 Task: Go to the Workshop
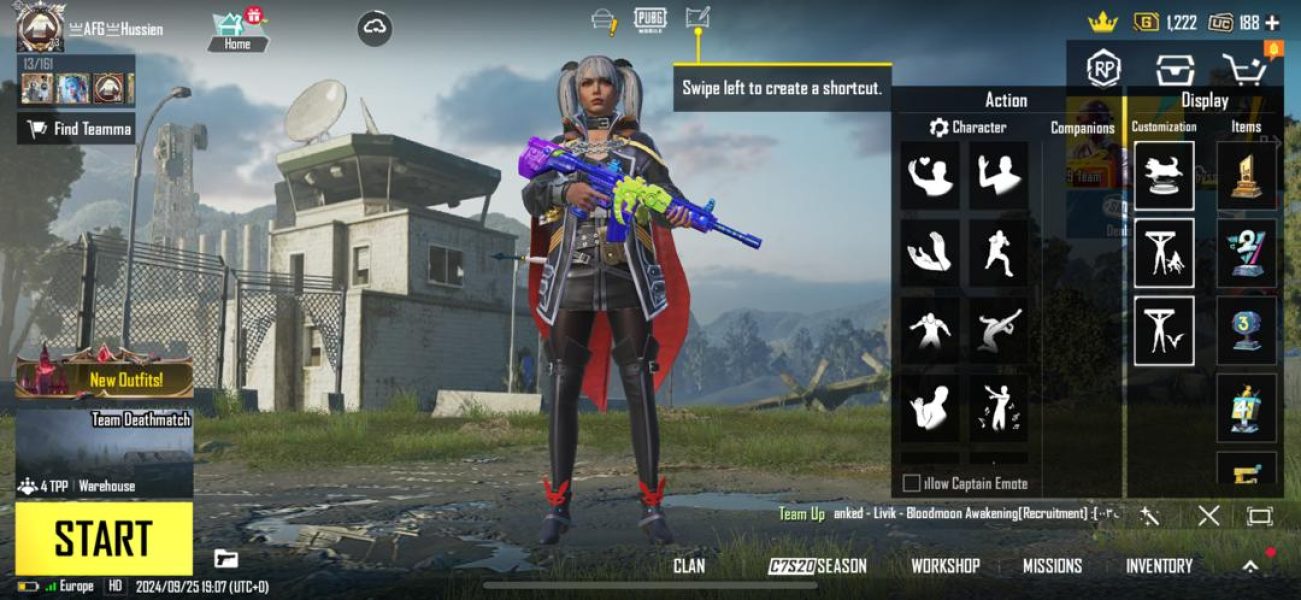pyautogui.click(x=945, y=566)
